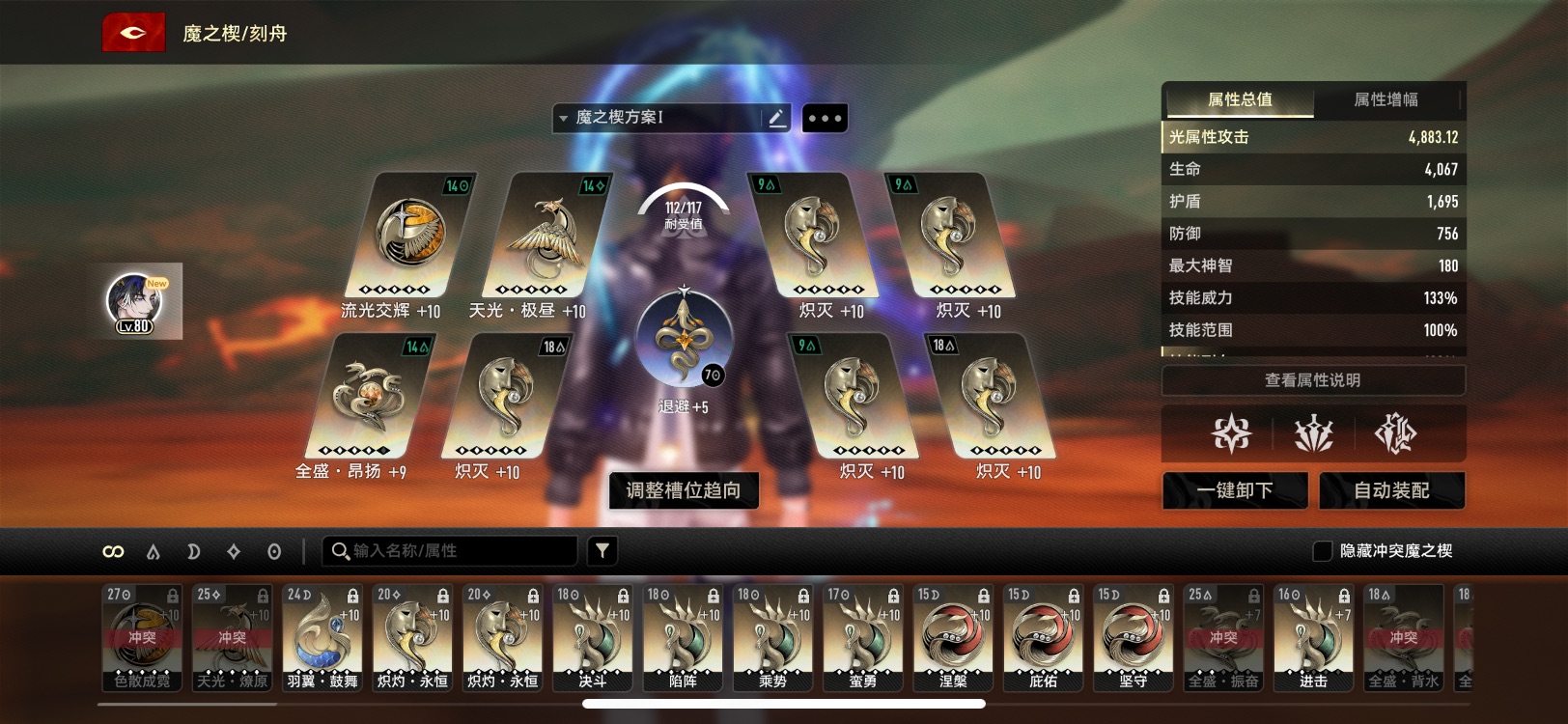The image size is (1568, 724).
Task: Toggle the 隐藏冲突魔之楔 checkbox
Action: coord(1323,551)
